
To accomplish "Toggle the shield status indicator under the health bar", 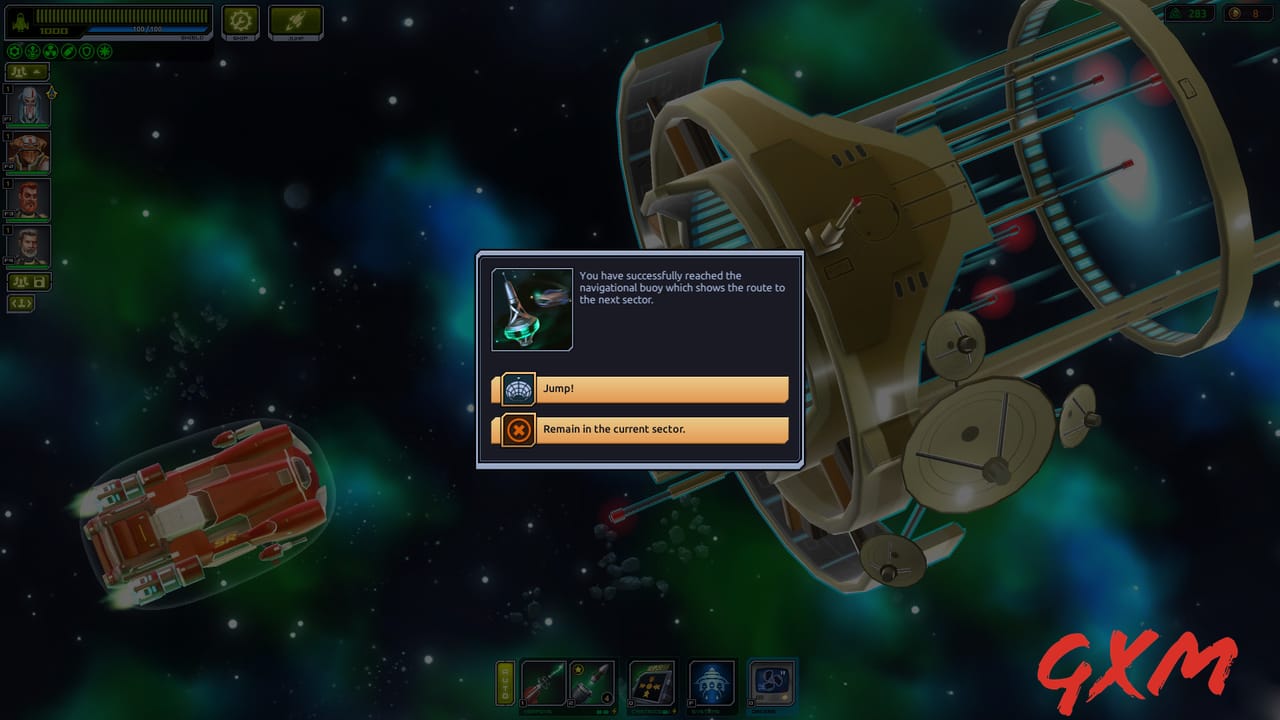I will (85, 49).
